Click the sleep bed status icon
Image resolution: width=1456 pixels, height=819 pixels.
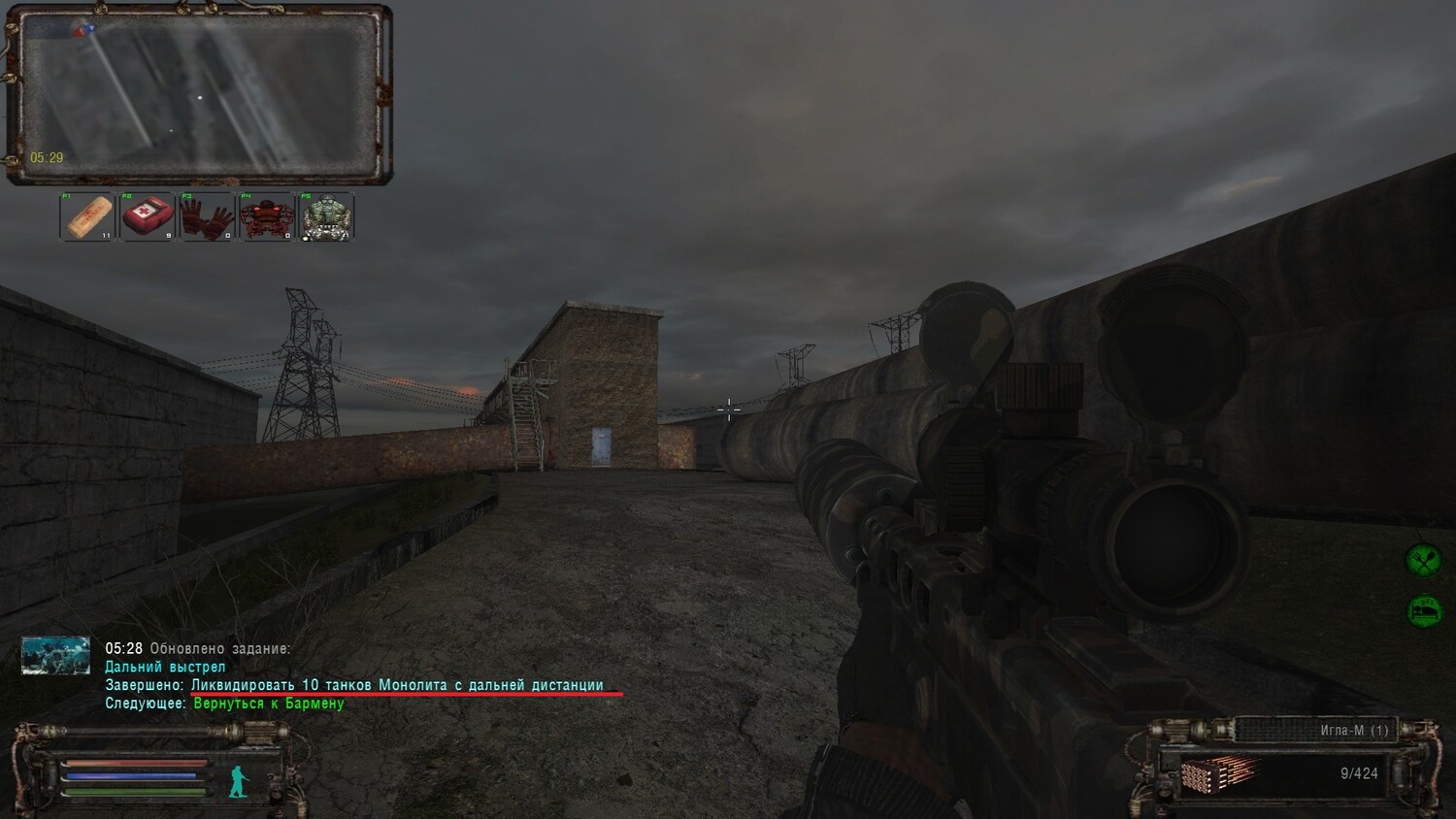click(x=1424, y=610)
